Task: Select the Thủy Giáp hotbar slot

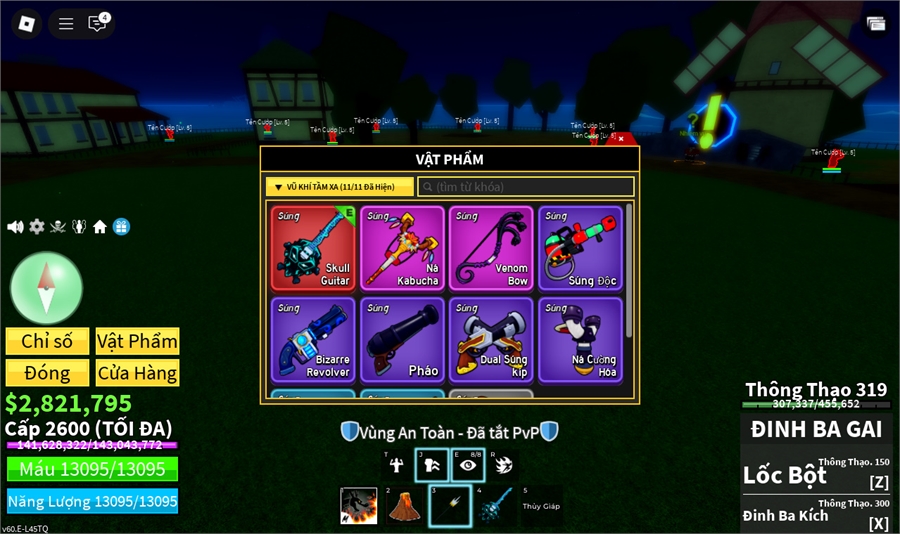Action: tap(541, 505)
